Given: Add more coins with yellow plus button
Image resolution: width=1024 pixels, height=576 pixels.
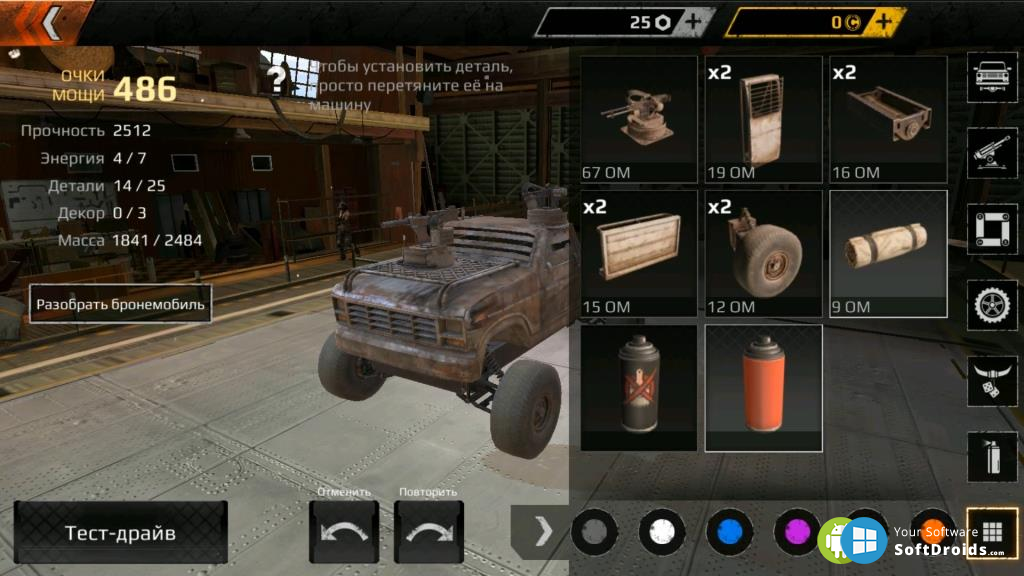Looking at the screenshot, I should tap(884, 22).
